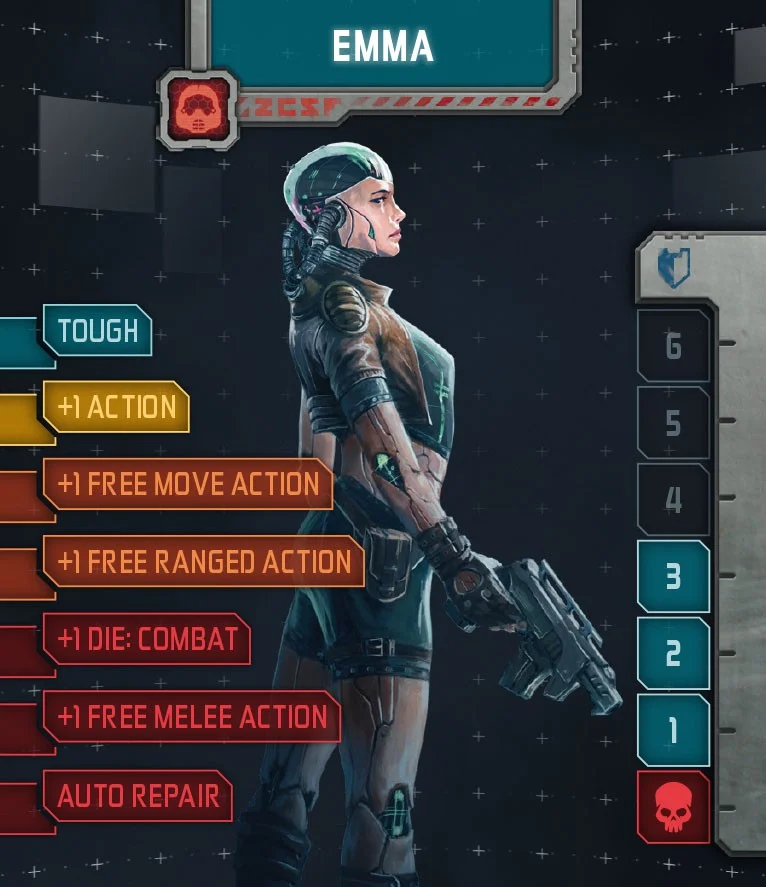Select the EMMA name panel
Image resolution: width=766 pixels, height=887 pixels.
click(383, 44)
